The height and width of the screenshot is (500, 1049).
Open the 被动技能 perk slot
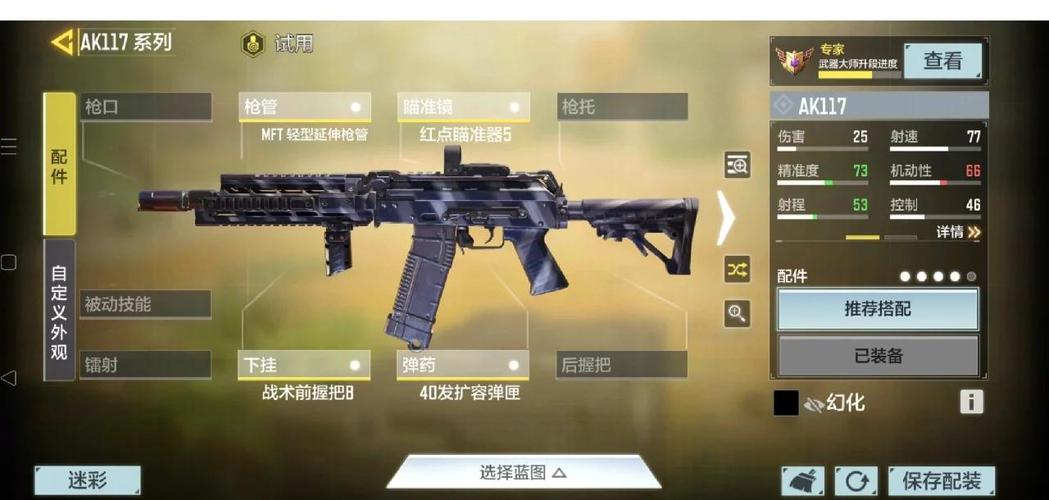146,304
